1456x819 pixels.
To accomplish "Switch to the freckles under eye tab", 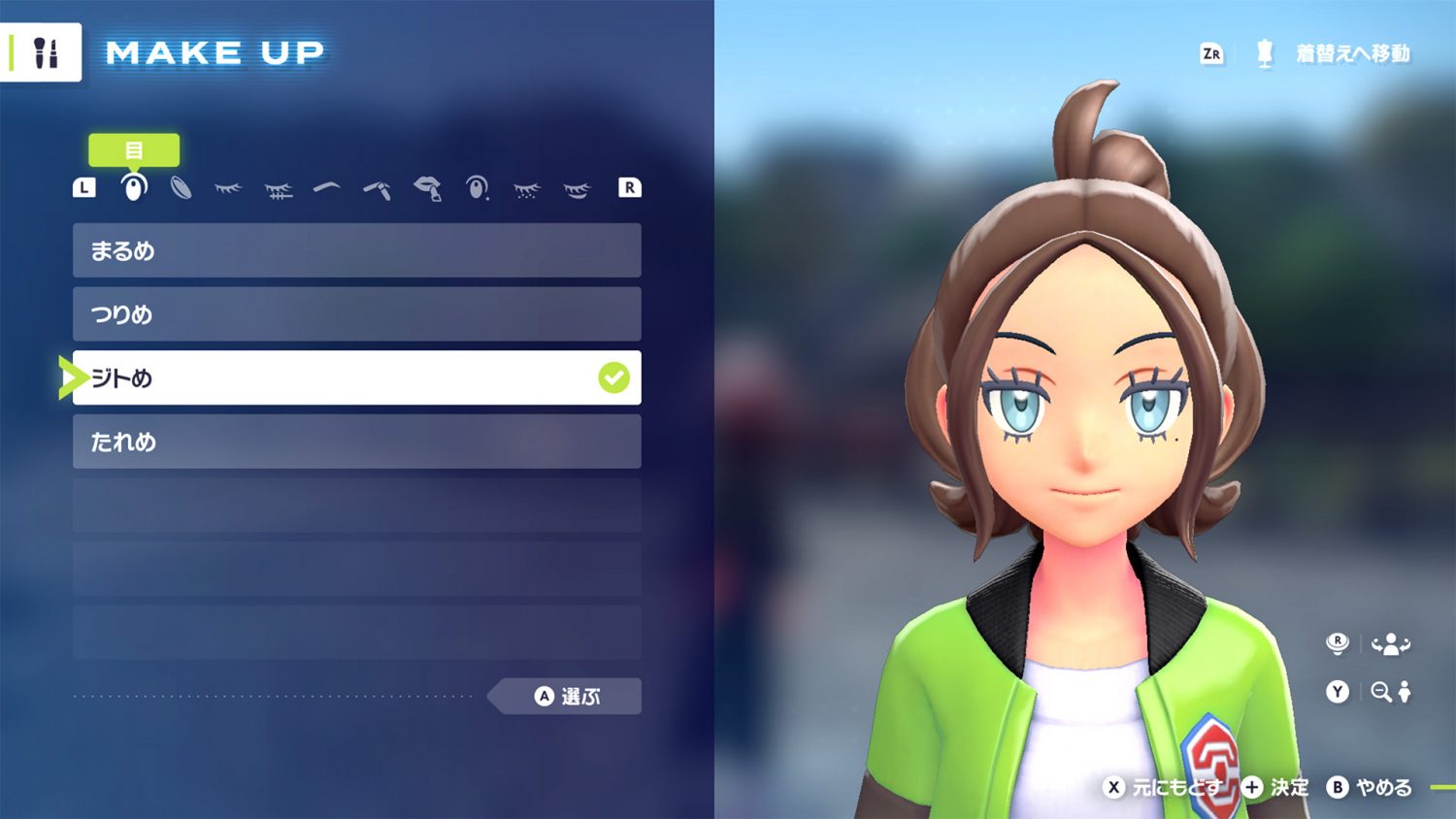I will [x=527, y=189].
